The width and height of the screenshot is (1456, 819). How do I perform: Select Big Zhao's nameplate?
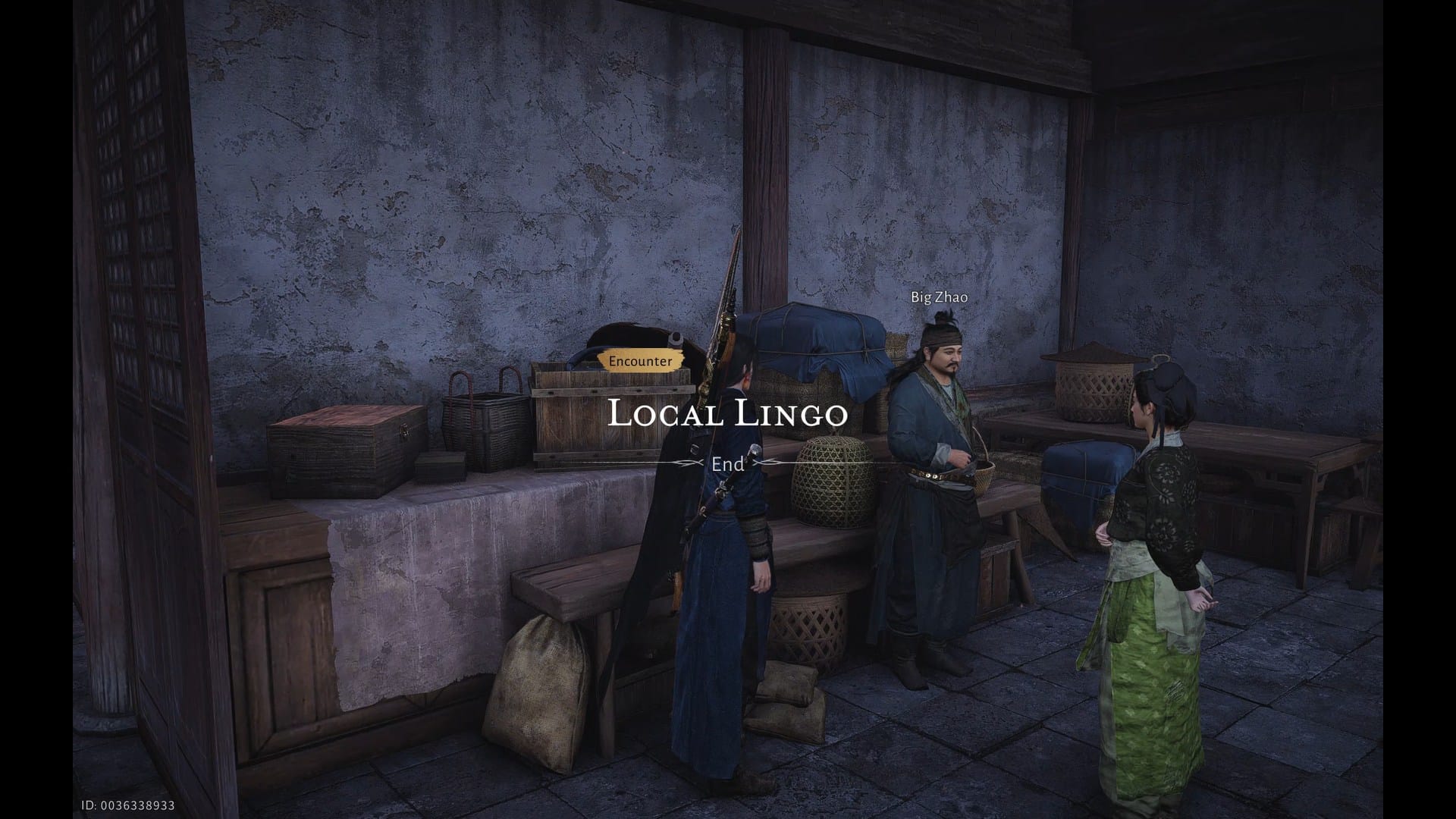(x=938, y=297)
